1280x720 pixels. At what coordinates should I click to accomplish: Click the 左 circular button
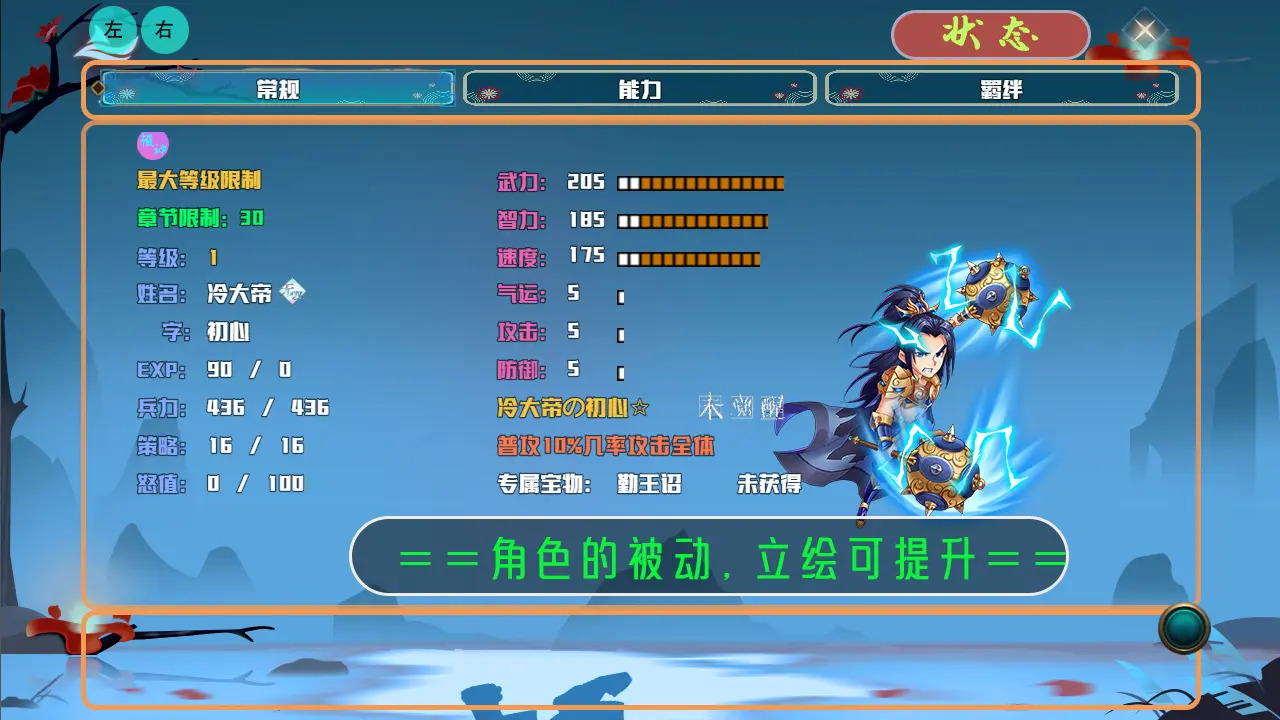click(x=113, y=30)
